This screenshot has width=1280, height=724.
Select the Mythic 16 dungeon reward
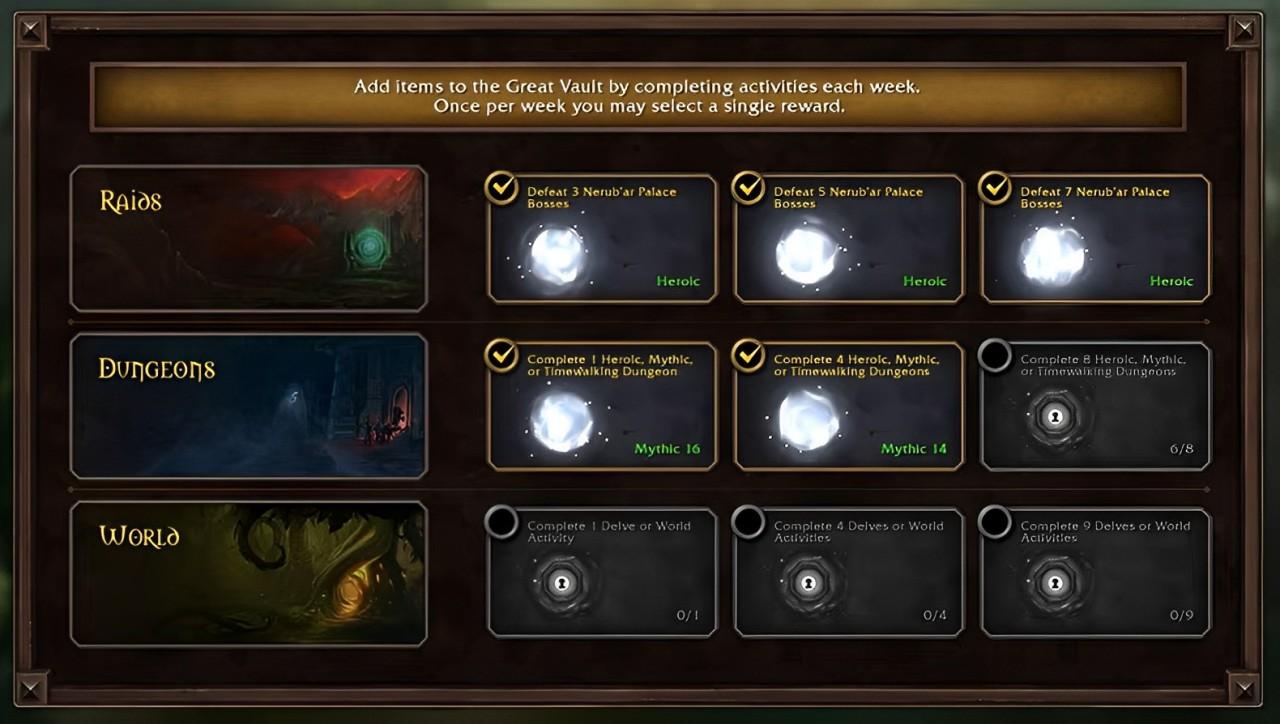pyautogui.click(x=602, y=407)
